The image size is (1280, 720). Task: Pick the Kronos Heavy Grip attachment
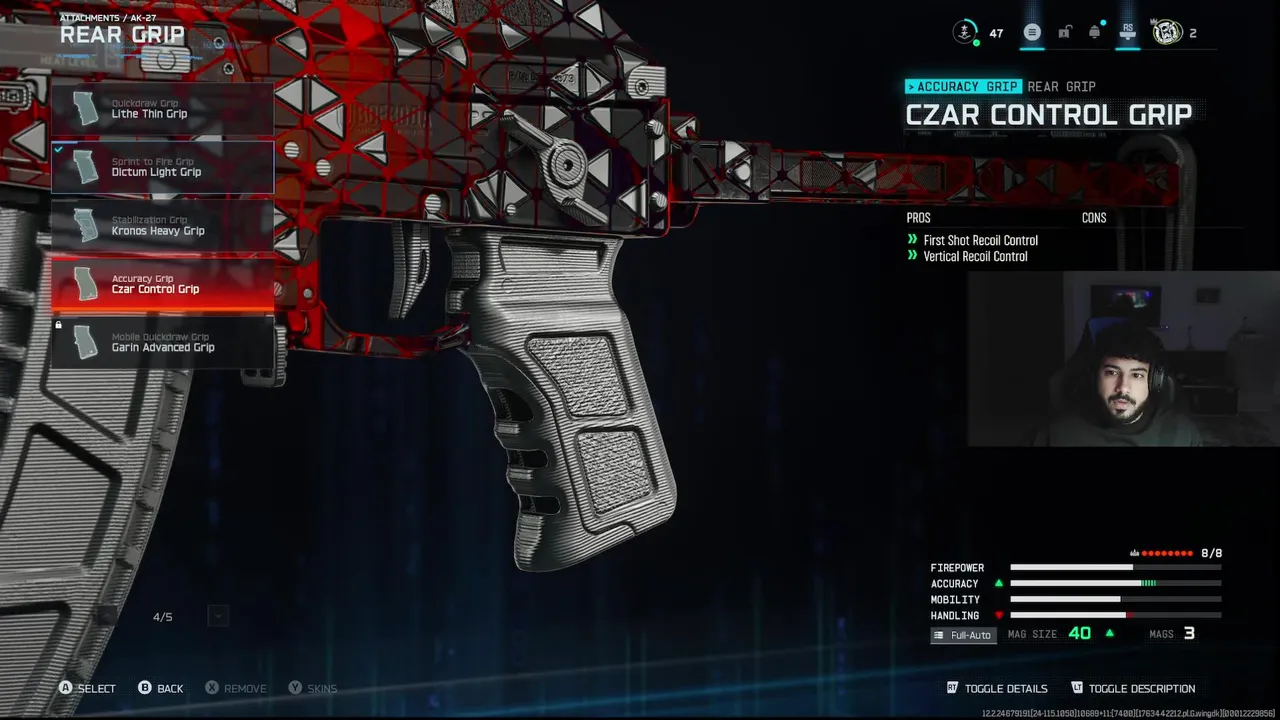(x=162, y=226)
